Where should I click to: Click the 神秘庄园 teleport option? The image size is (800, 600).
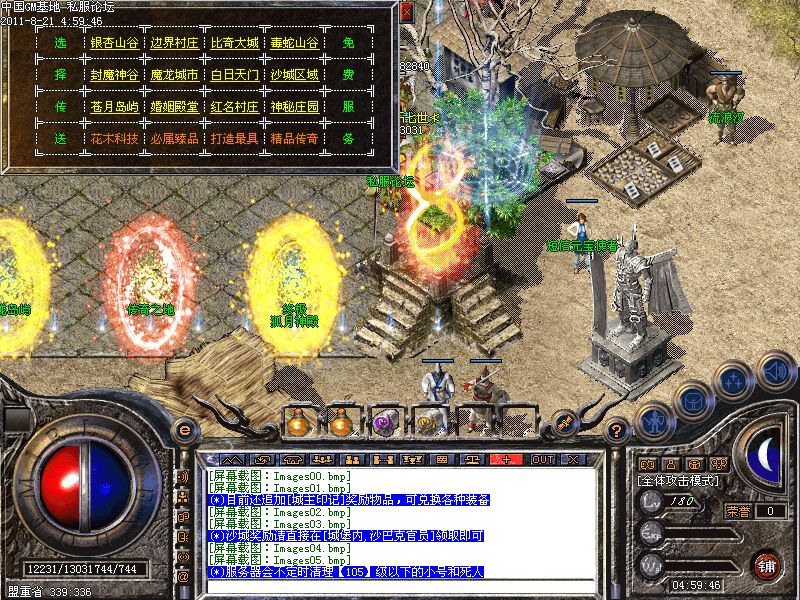[294, 107]
